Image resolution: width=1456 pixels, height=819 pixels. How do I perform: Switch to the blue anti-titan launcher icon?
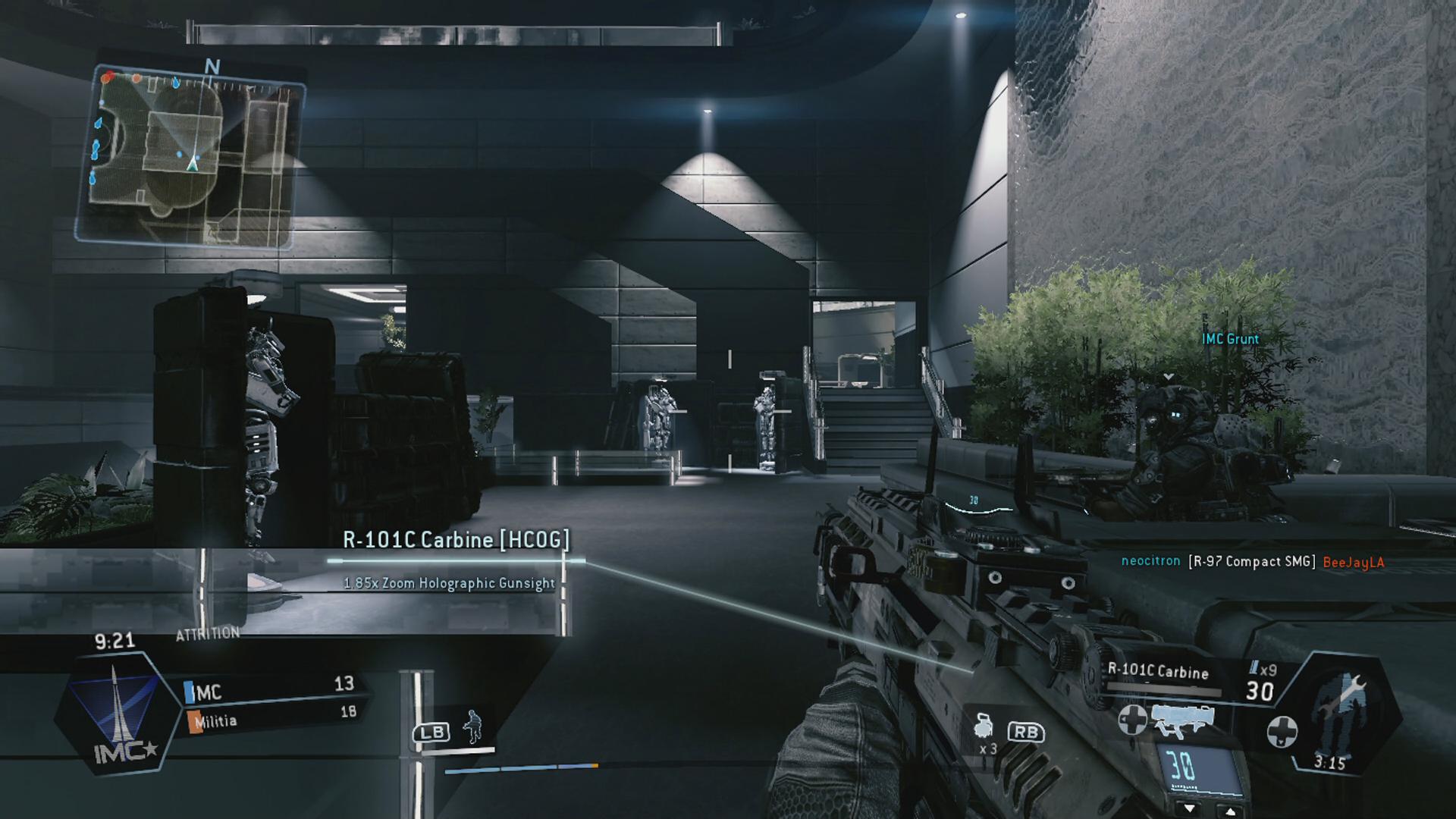pyautogui.click(x=1181, y=720)
